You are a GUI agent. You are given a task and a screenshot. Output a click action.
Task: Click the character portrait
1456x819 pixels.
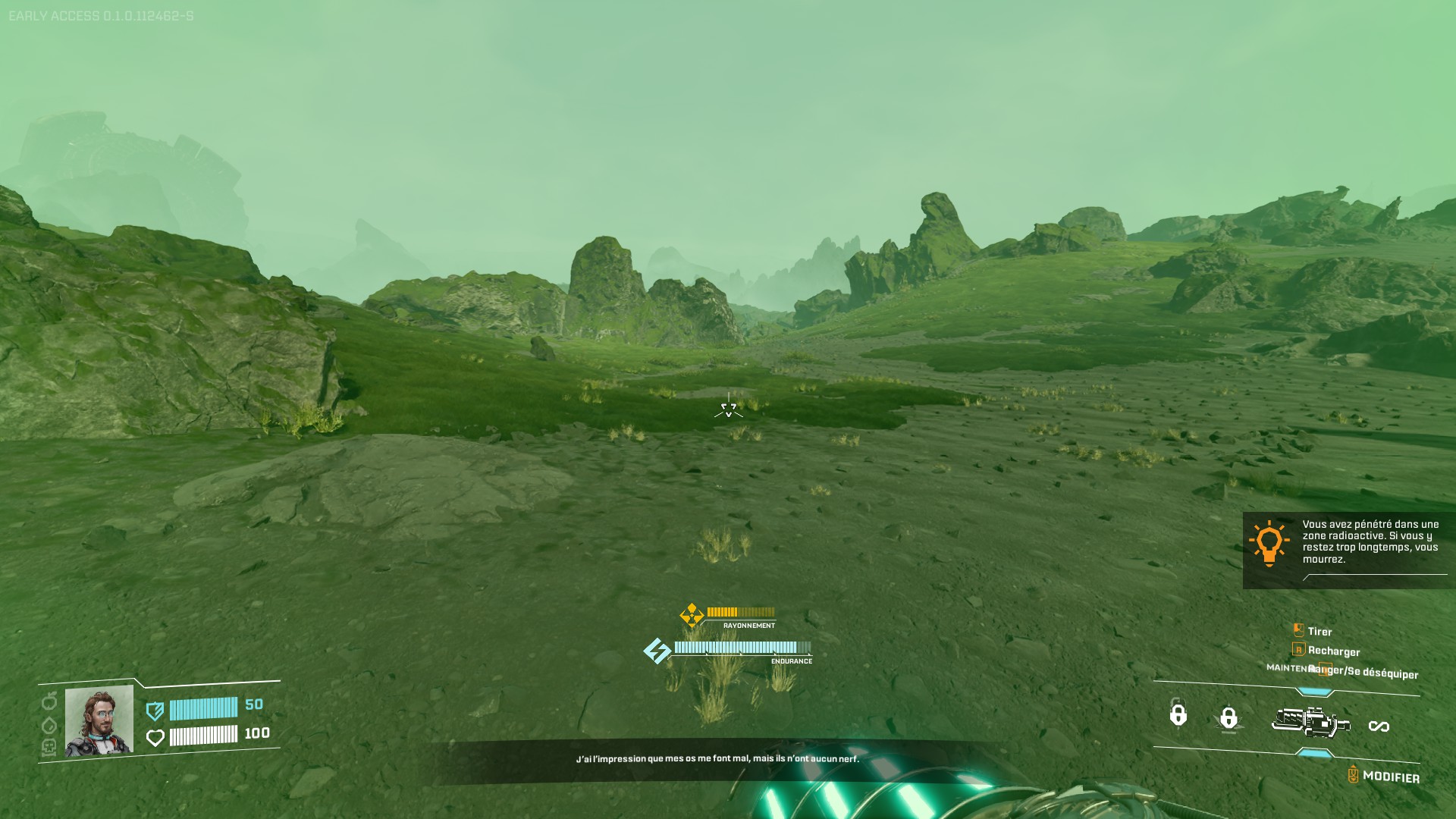pos(99,720)
